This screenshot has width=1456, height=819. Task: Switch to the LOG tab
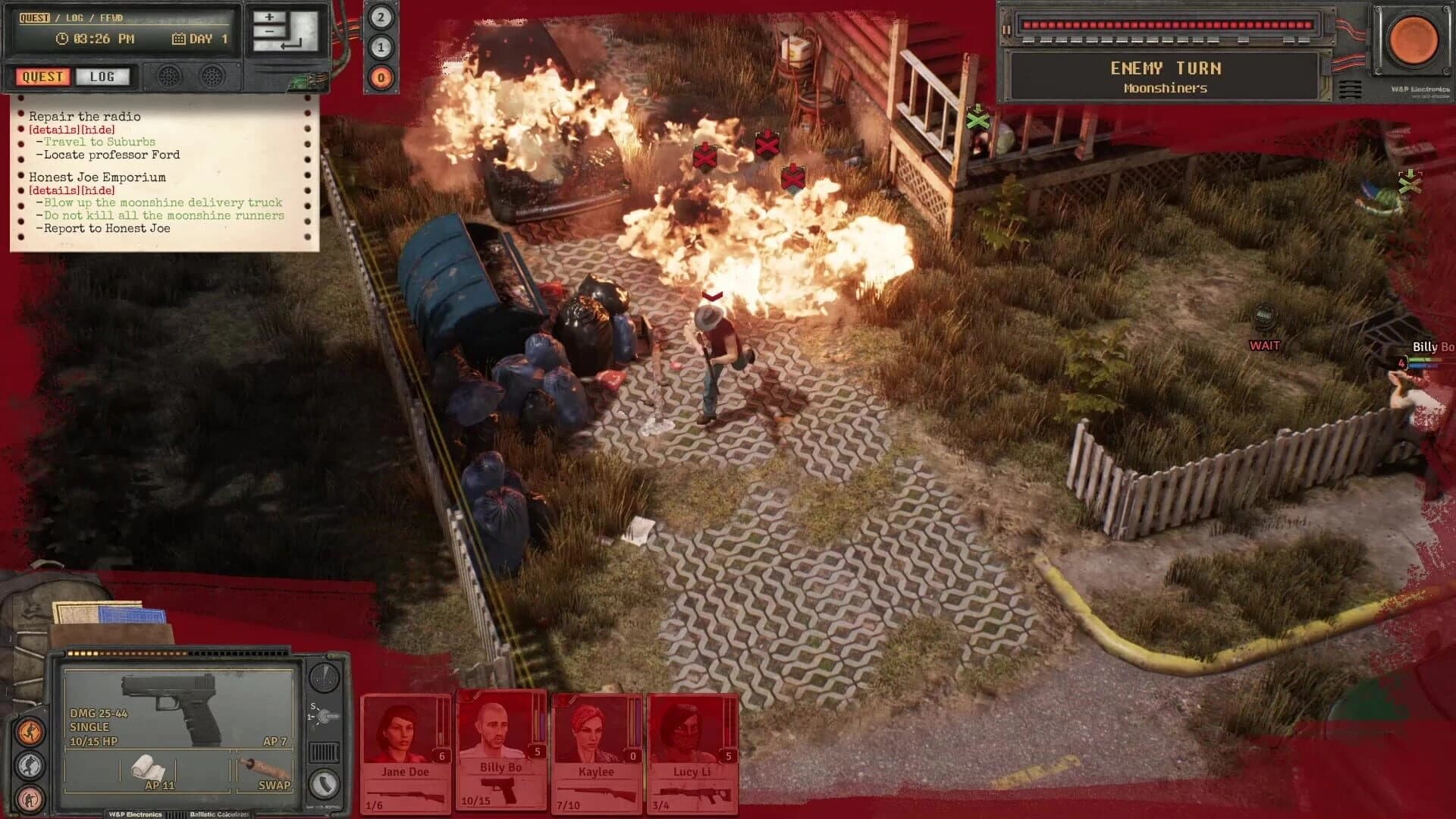pos(103,77)
